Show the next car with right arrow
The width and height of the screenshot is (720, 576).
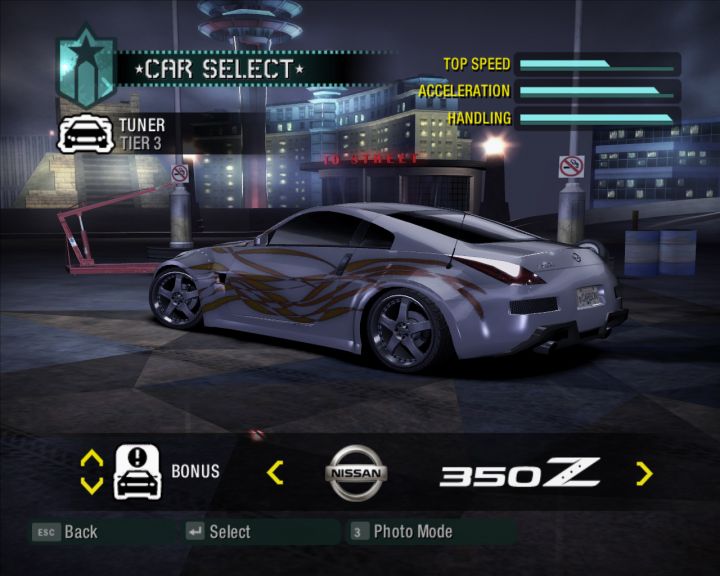coord(644,473)
